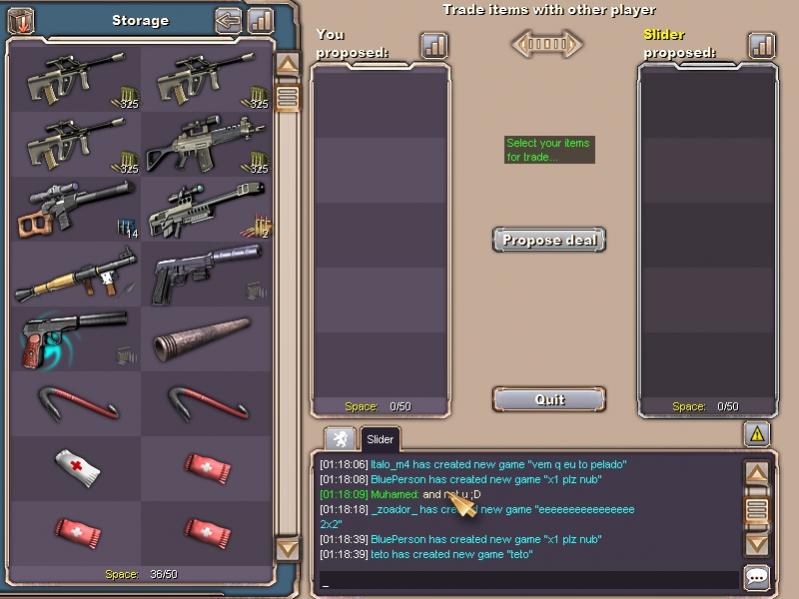Select the black pistol with ammo clip

[x=206, y=275]
